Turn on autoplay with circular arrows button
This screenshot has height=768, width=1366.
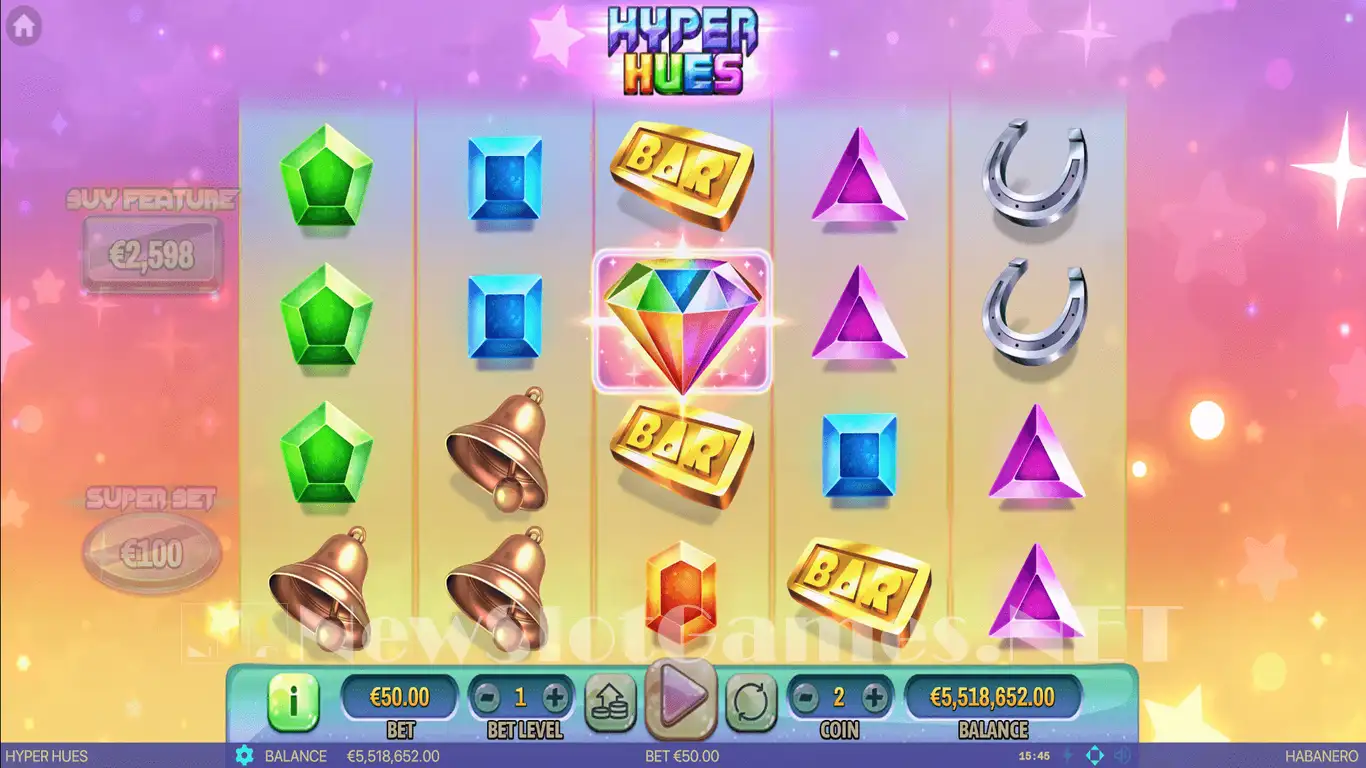751,699
